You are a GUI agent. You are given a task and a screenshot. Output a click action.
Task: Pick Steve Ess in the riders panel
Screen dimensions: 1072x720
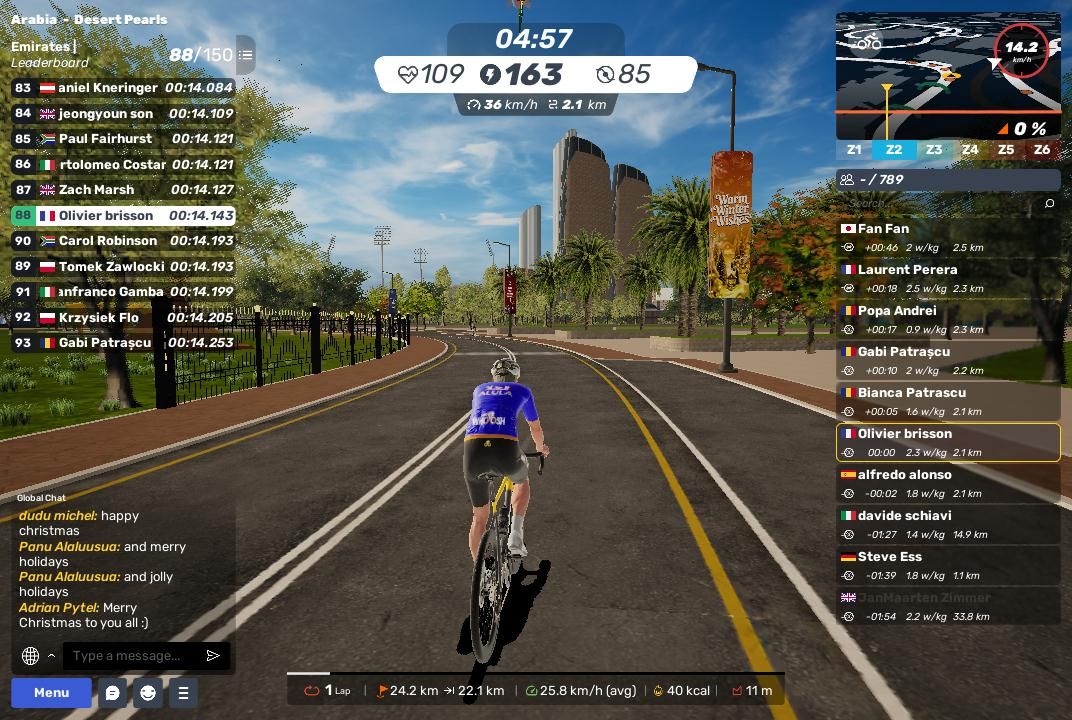[948, 565]
